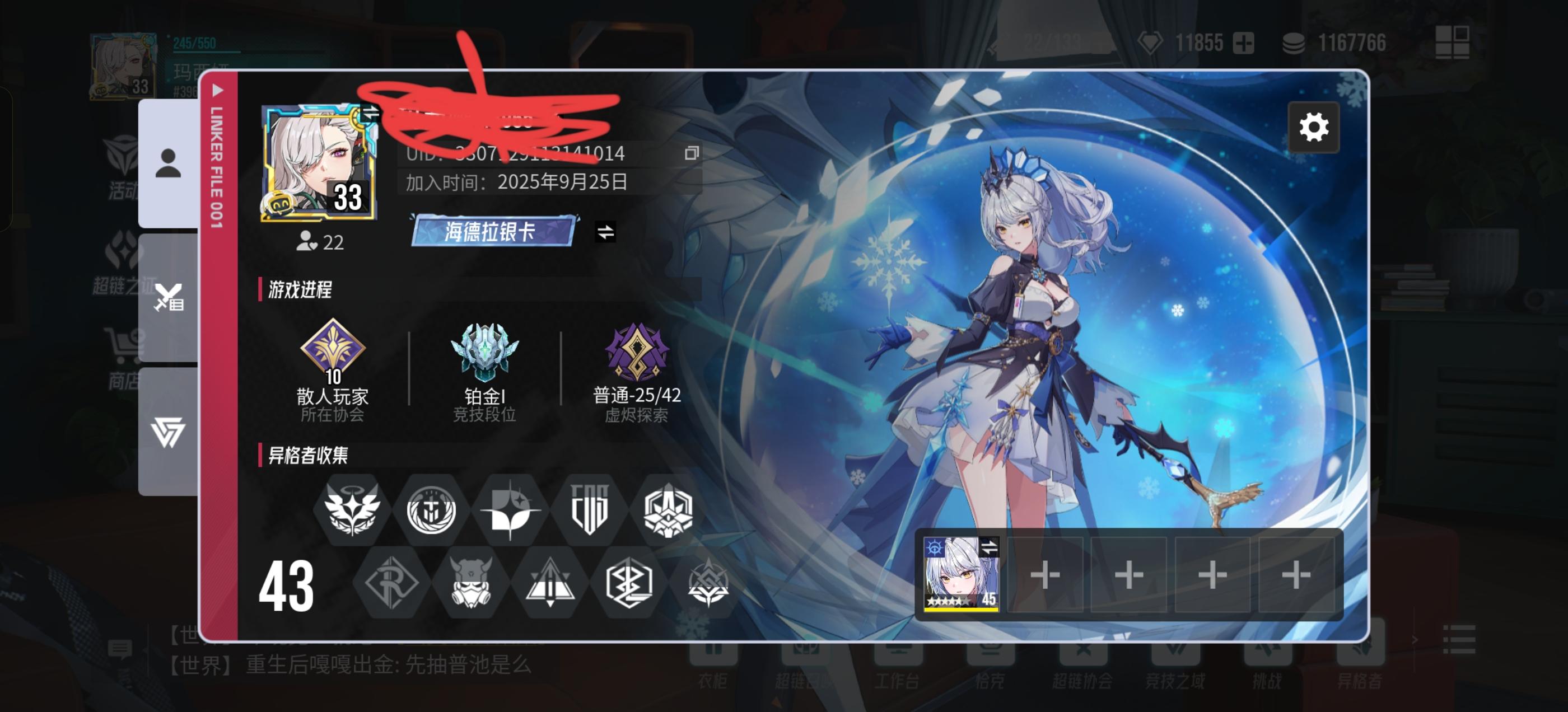Screen dimensions: 1568x712
Task: Open the settings gear on the profile panel
Action: (x=1314, y=127)
